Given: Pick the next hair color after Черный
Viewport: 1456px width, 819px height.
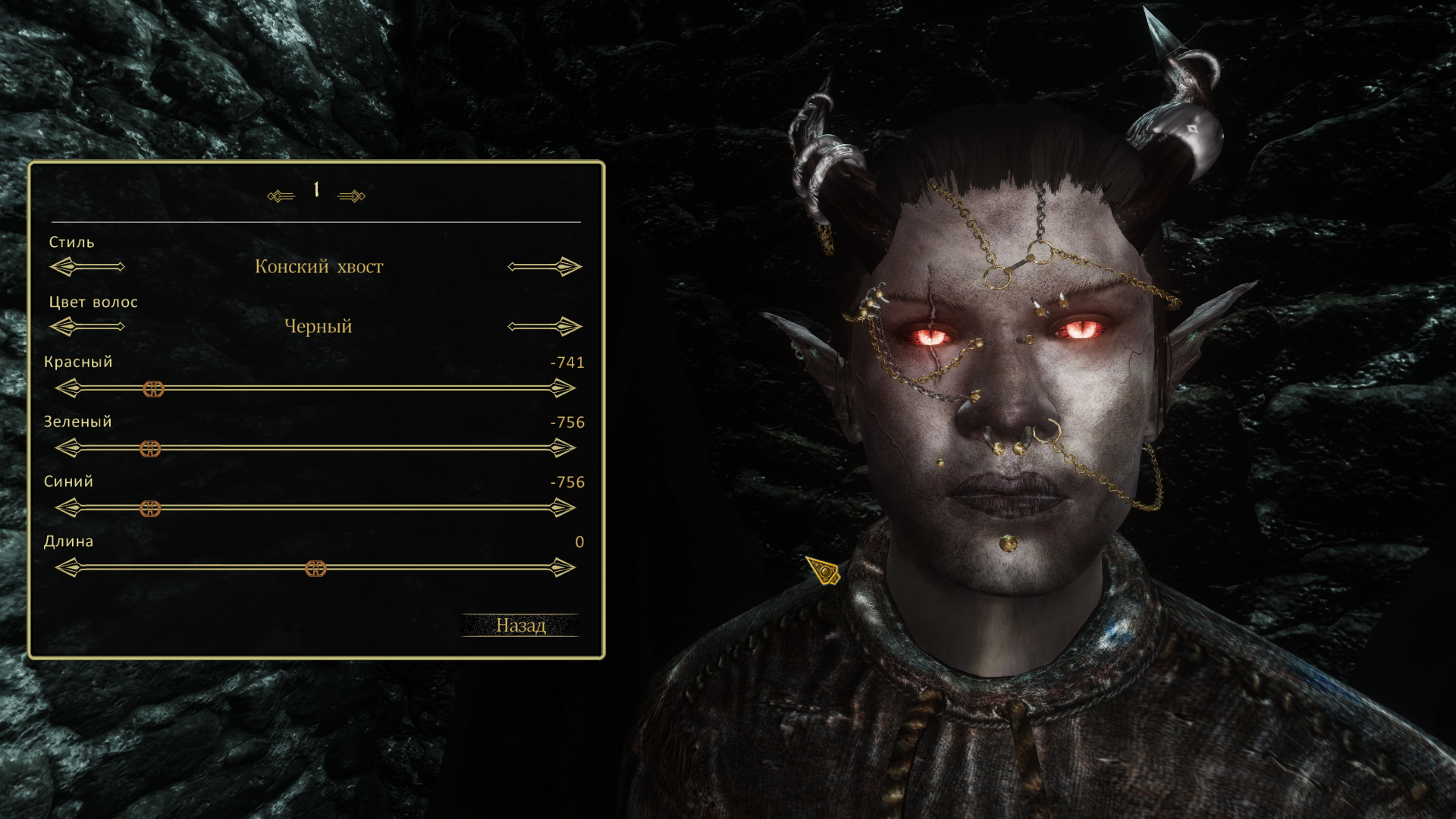Looking at the screenshot, I should (544, 327).
